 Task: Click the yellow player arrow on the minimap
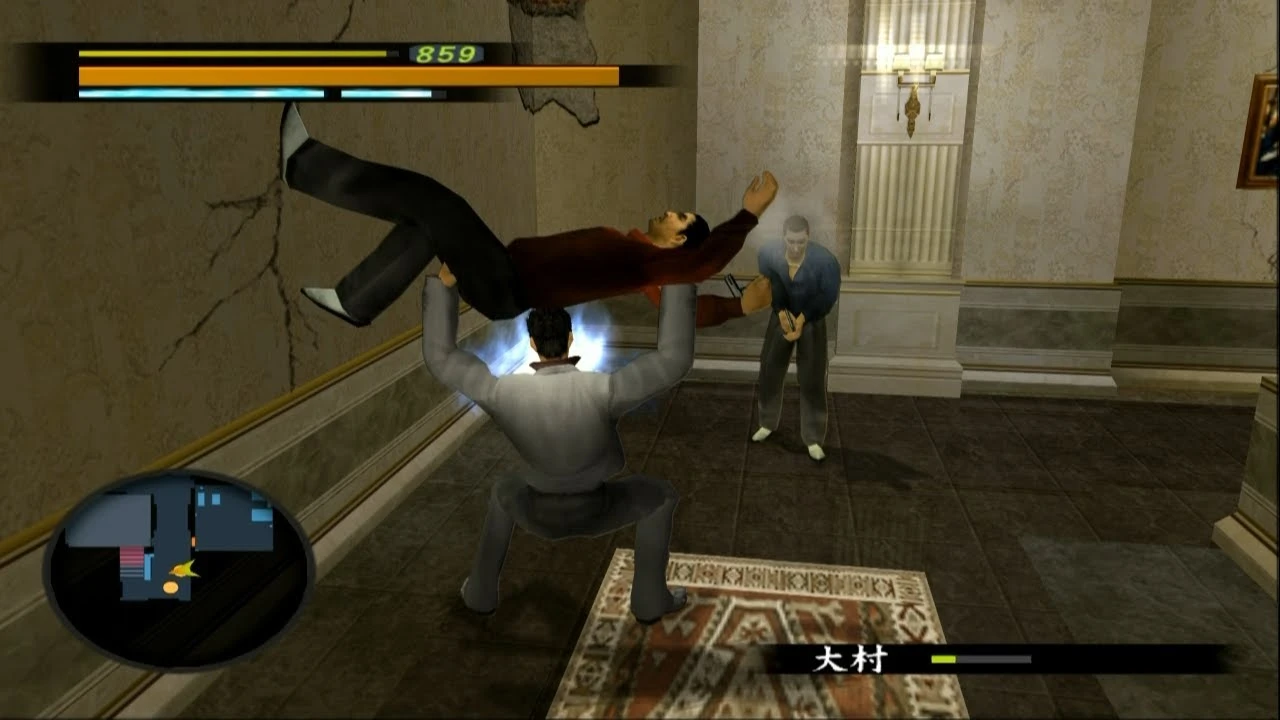pyautogui.click(x=184, y=570)
